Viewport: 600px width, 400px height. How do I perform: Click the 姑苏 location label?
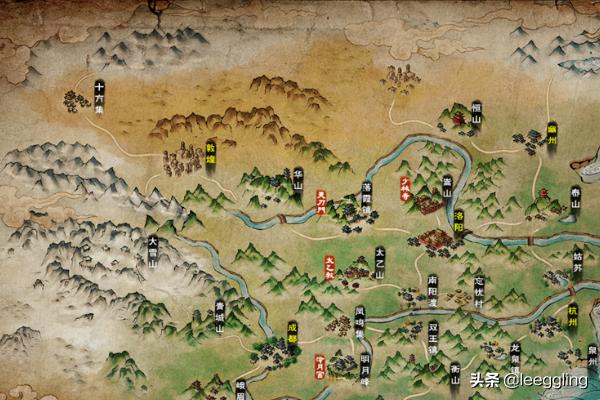tap(578, 263)
